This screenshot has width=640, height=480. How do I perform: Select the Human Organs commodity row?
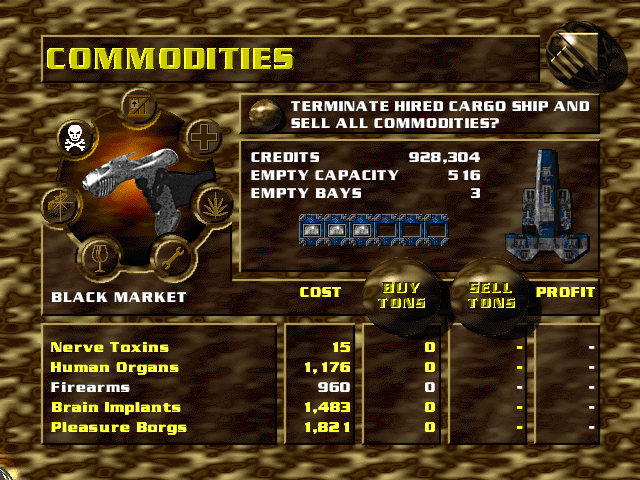tap(114, 368)
